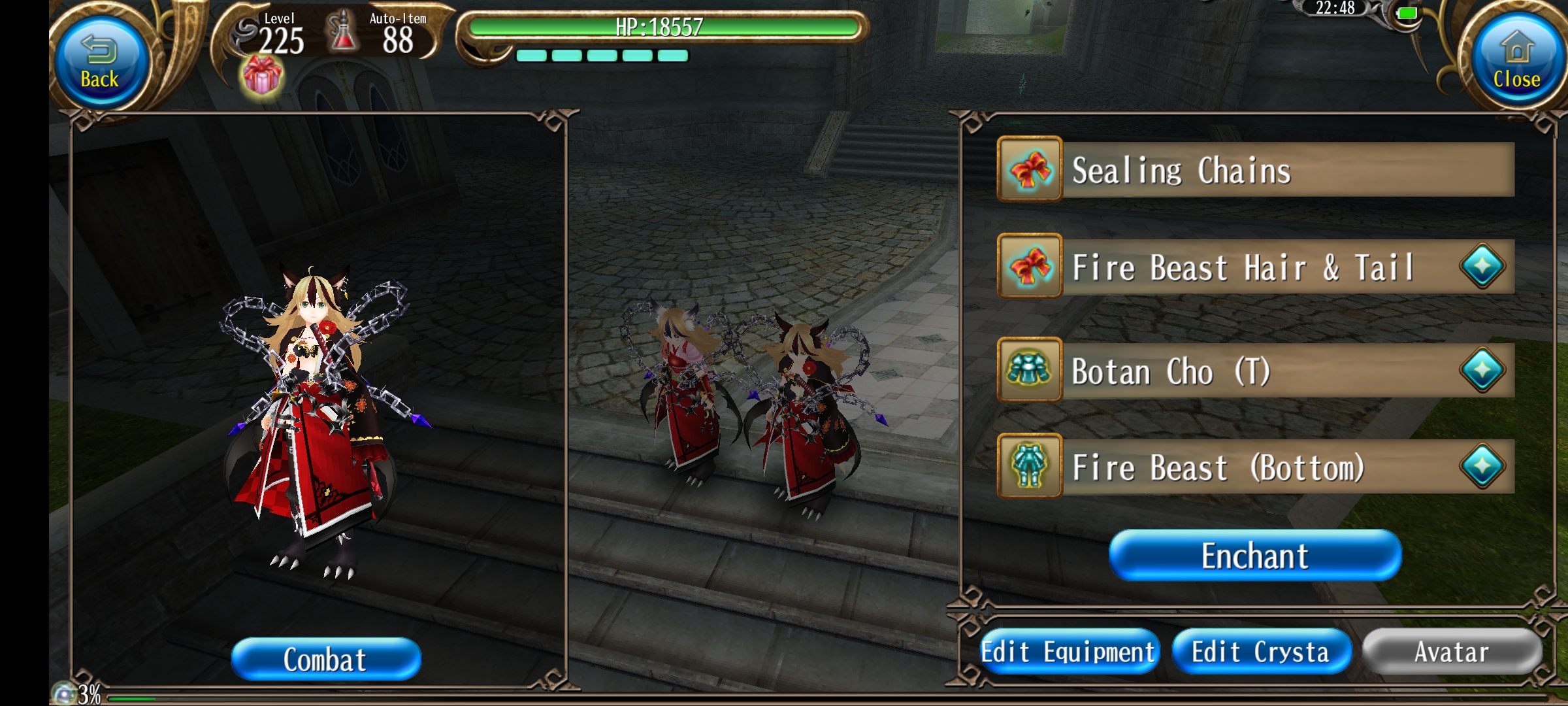
Task: Open the Edit Equipment tab
Action: click(1068, 652)
